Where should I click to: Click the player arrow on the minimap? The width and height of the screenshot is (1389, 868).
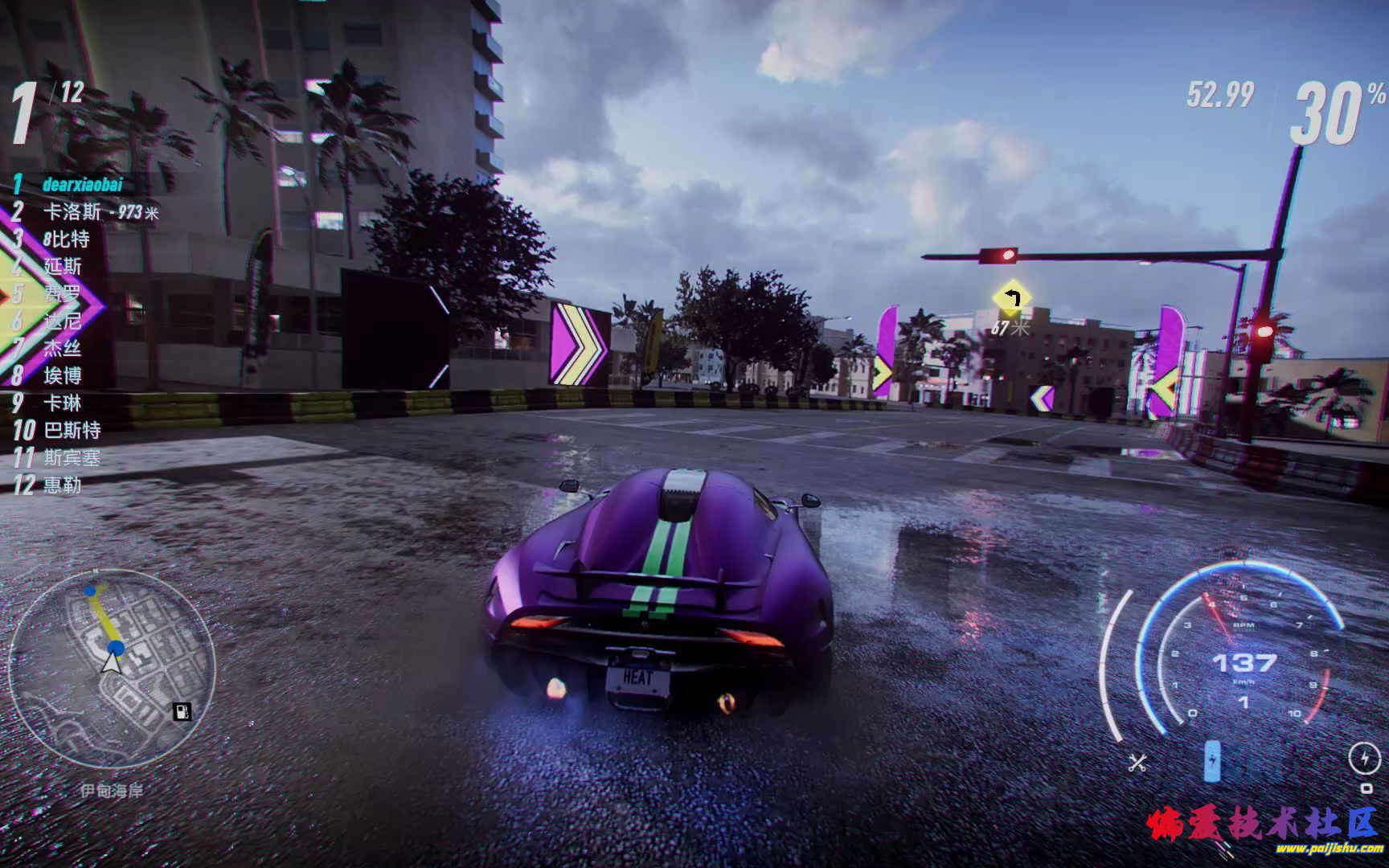click(x=112, y=663)
